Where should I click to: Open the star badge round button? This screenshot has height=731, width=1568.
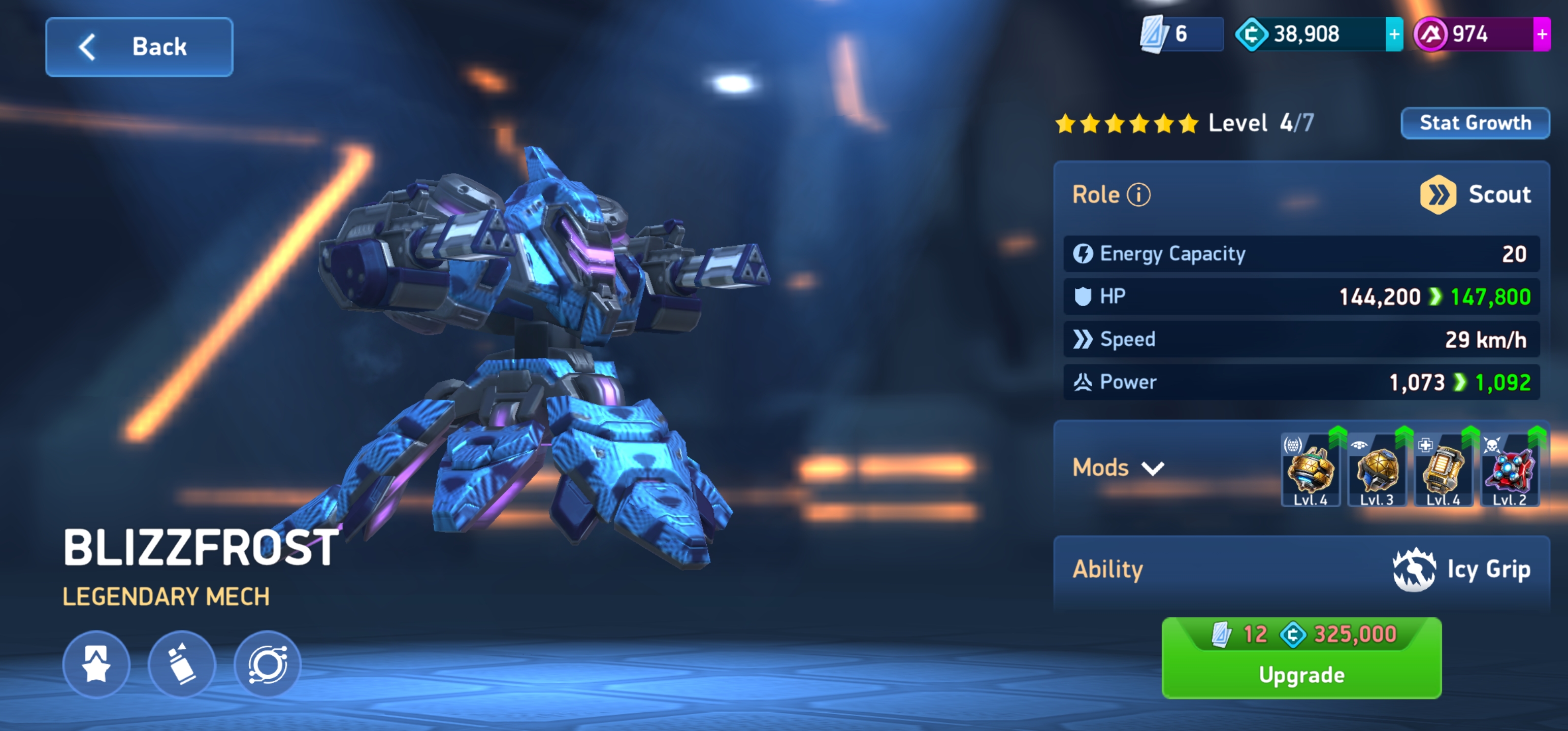click(96, 664)
